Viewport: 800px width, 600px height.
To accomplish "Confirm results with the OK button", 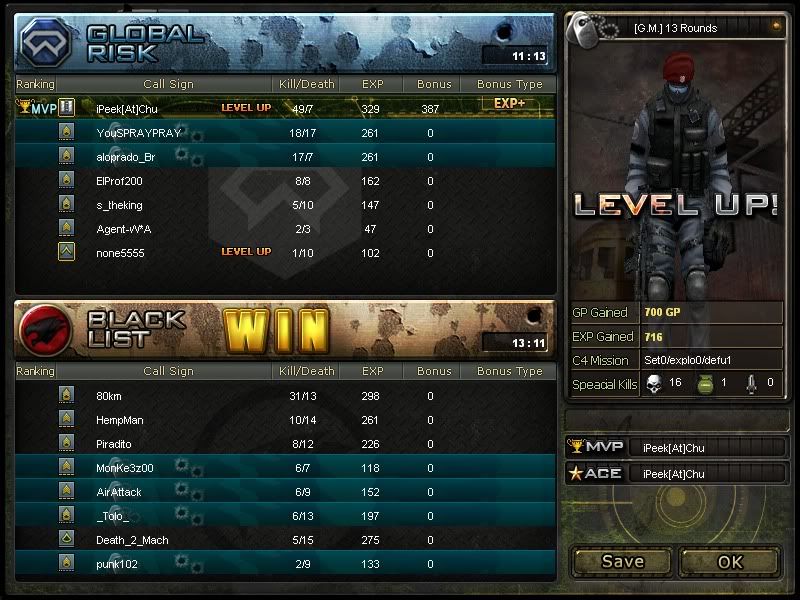I will coord(730,561).
